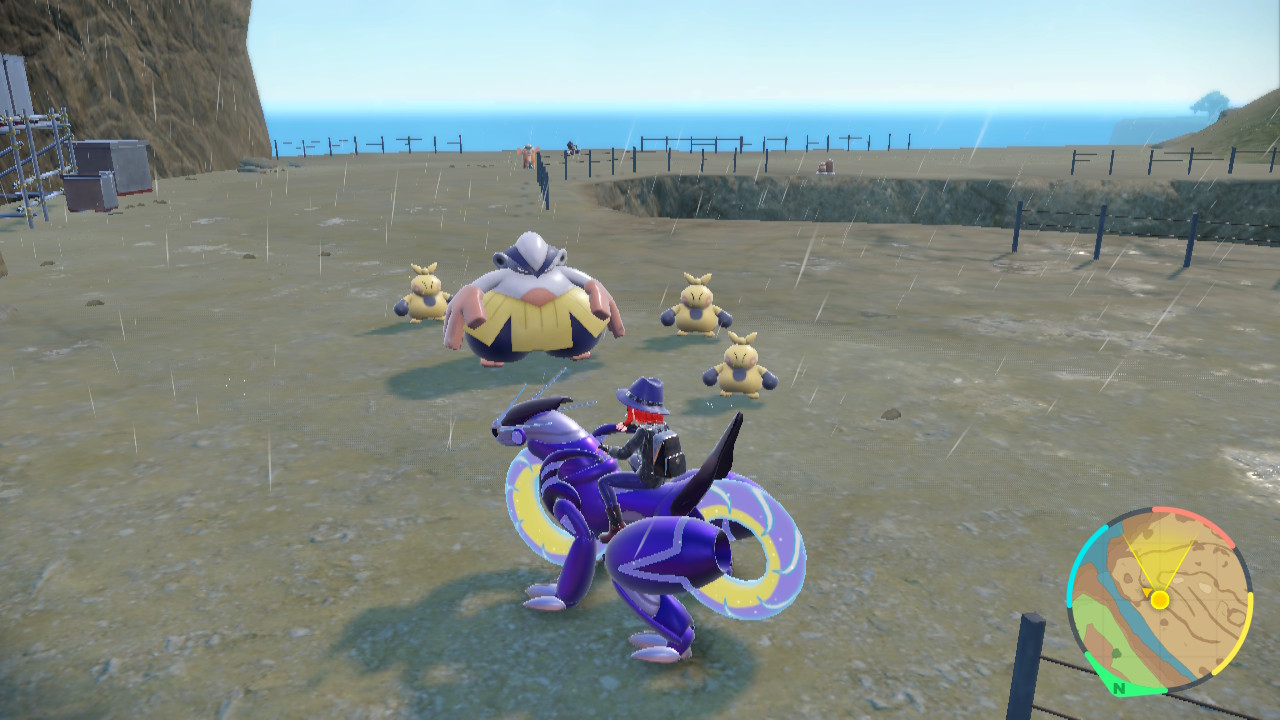Click the green N compass indicator
1280x720 pixels.
tap(1119, 688)
